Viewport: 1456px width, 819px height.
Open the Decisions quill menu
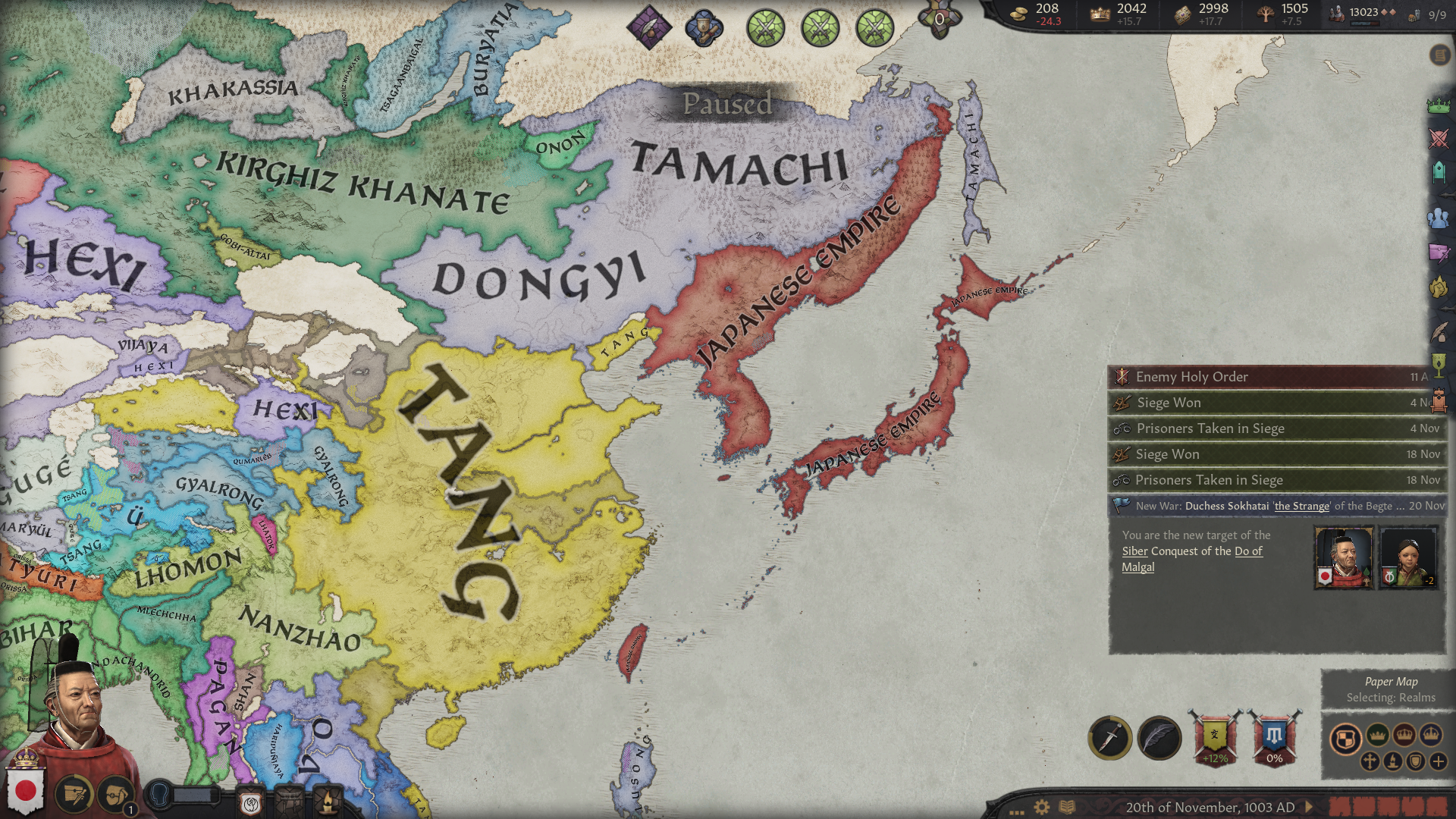click(x=1439, y=331)
